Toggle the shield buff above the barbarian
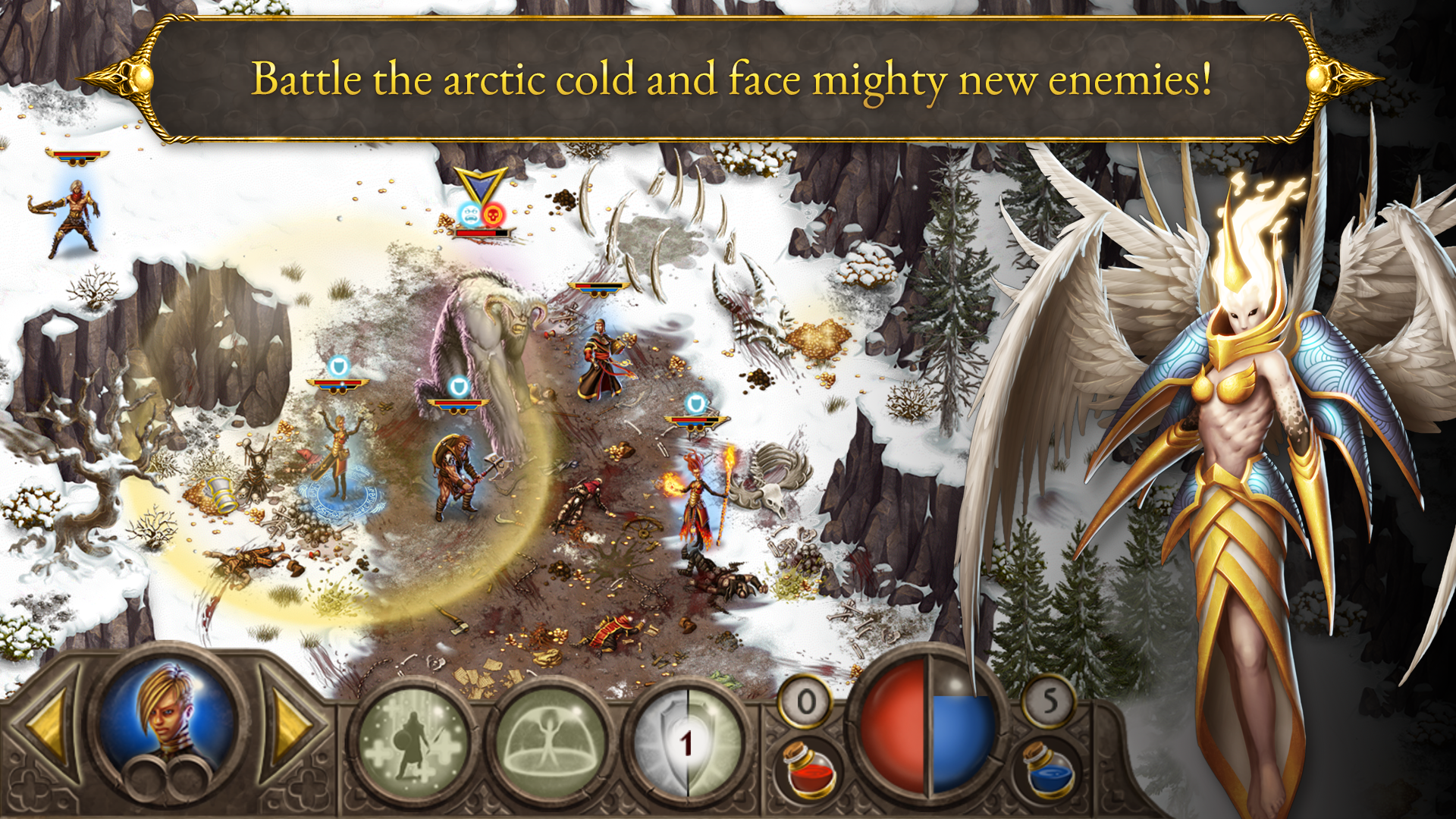Image resolution: width=1456 pixels, height=819 pixels. coord(458,386)
